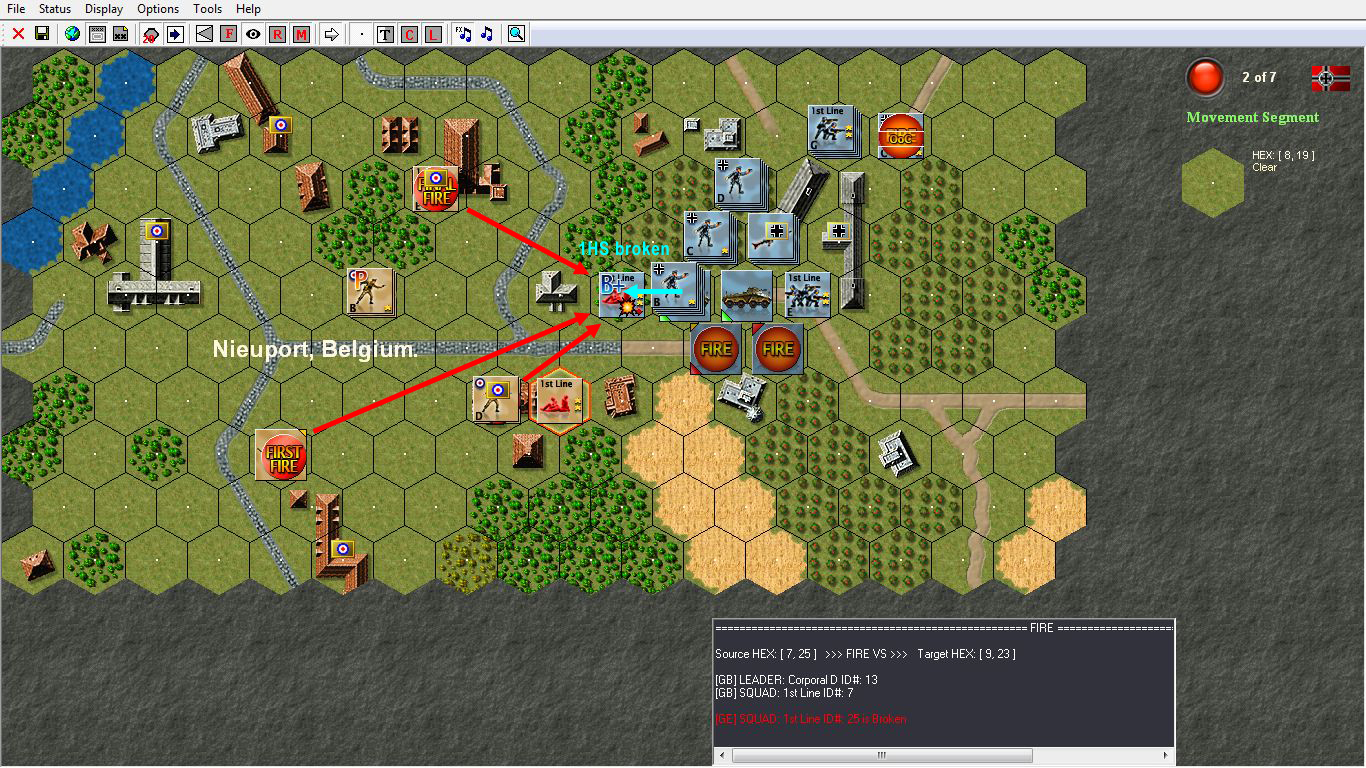
Task: Click the red 2 of 7 turn indicator
Action: pos(1205,77)
